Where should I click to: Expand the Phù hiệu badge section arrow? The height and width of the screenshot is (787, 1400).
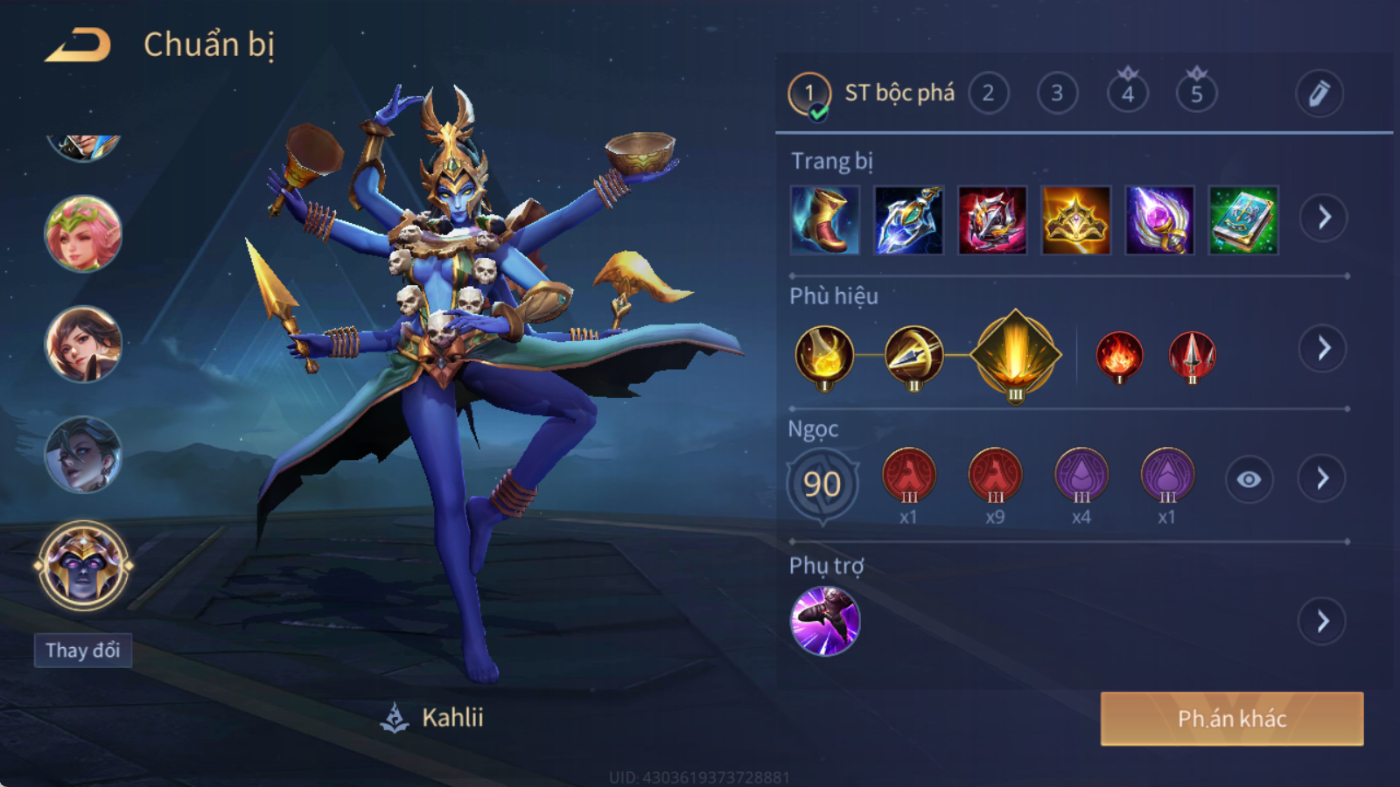[1323, 348]
